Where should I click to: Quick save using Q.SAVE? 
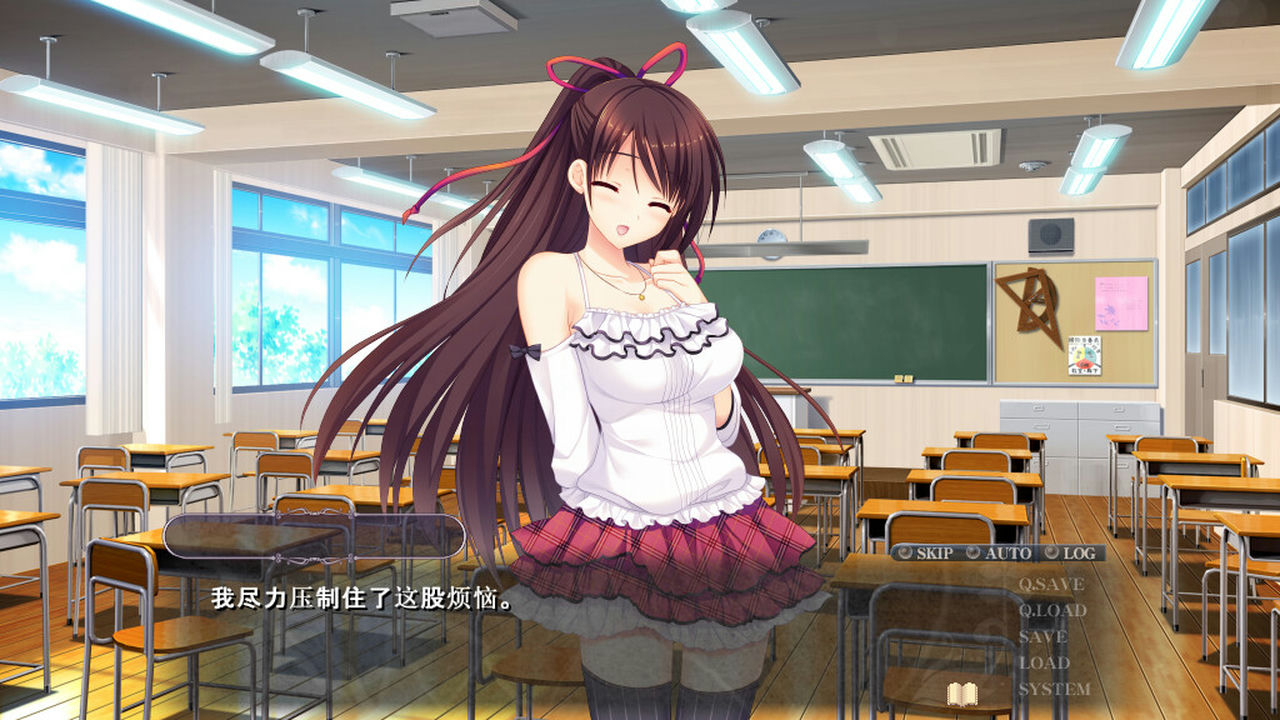1052,585
